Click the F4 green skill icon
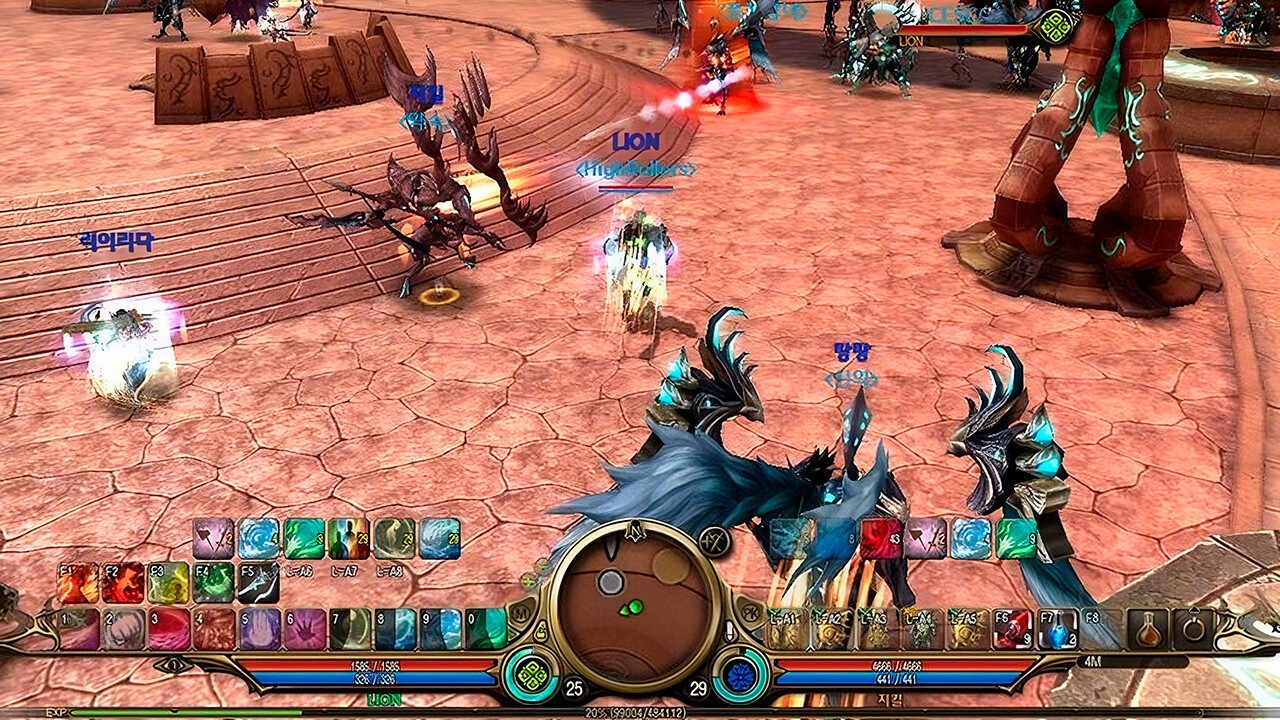This screenshot has width=1280, height=720. [x=214, y=581]
